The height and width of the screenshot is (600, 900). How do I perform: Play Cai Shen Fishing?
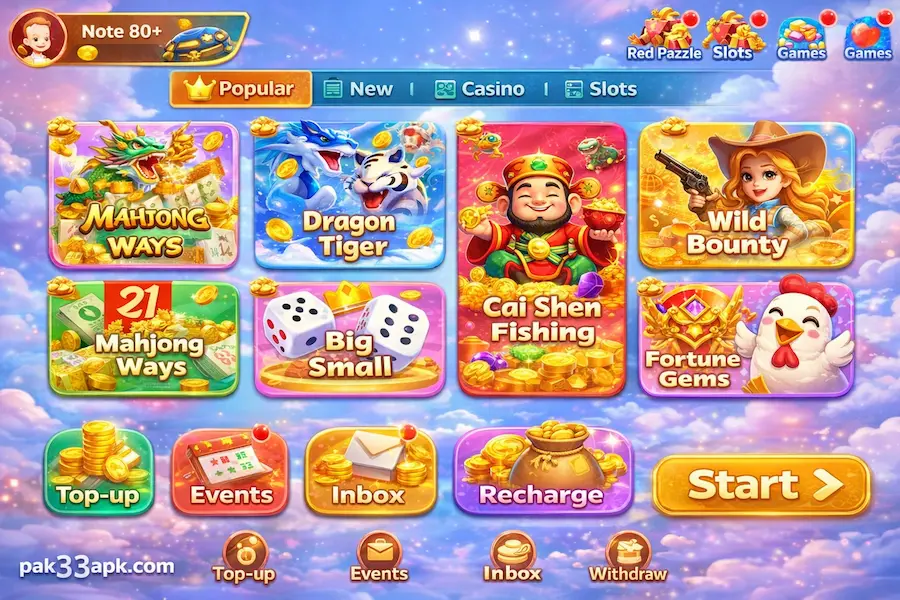[x=542, y=258]
